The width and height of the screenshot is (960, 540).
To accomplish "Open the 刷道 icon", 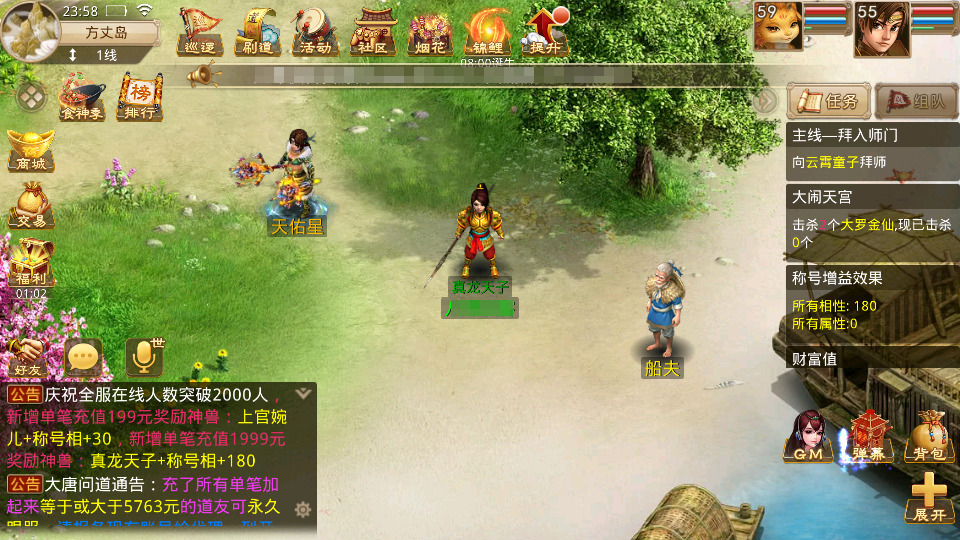I will coord(257,31).
